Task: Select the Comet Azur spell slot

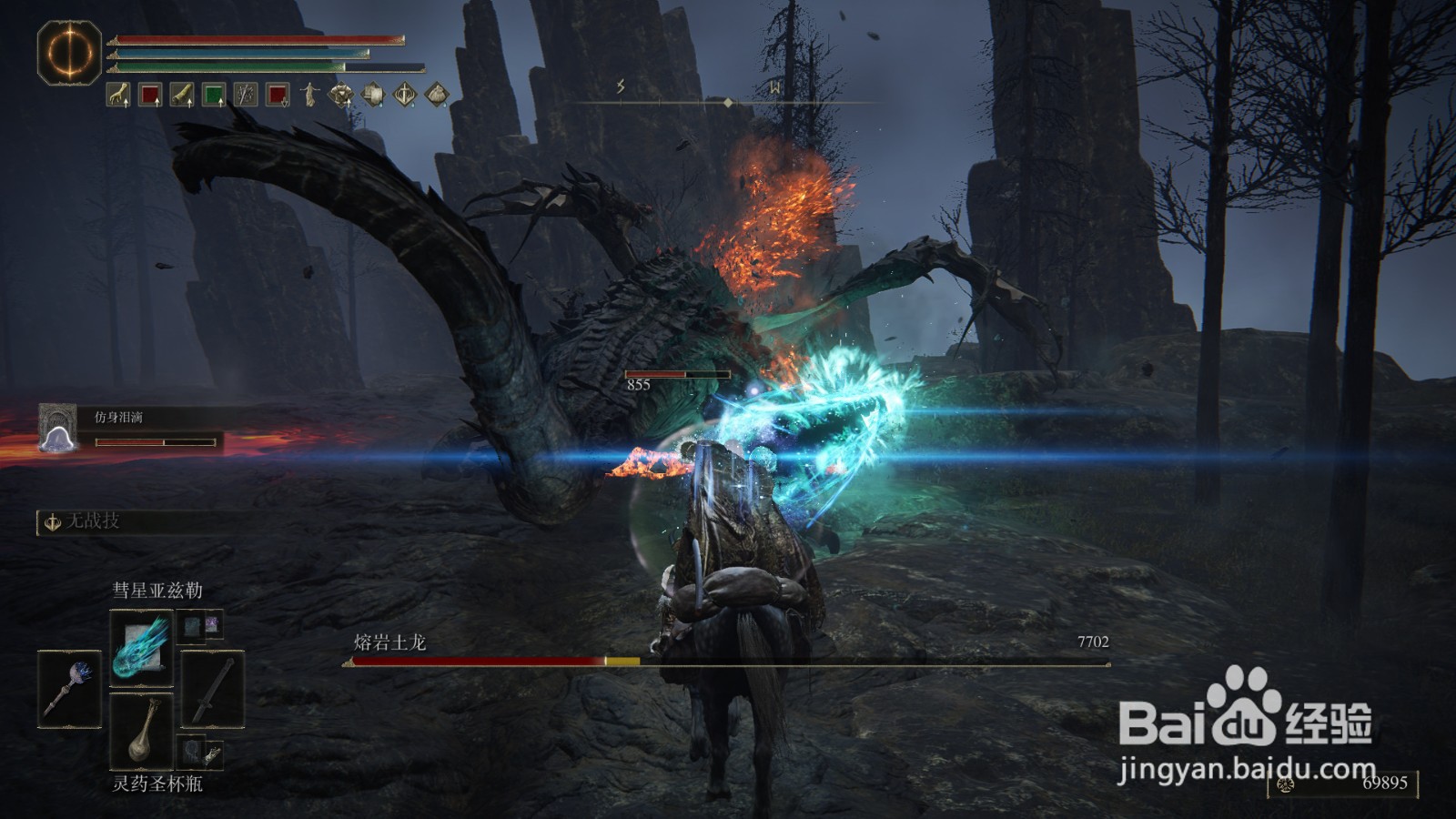Action: (141, 647)
